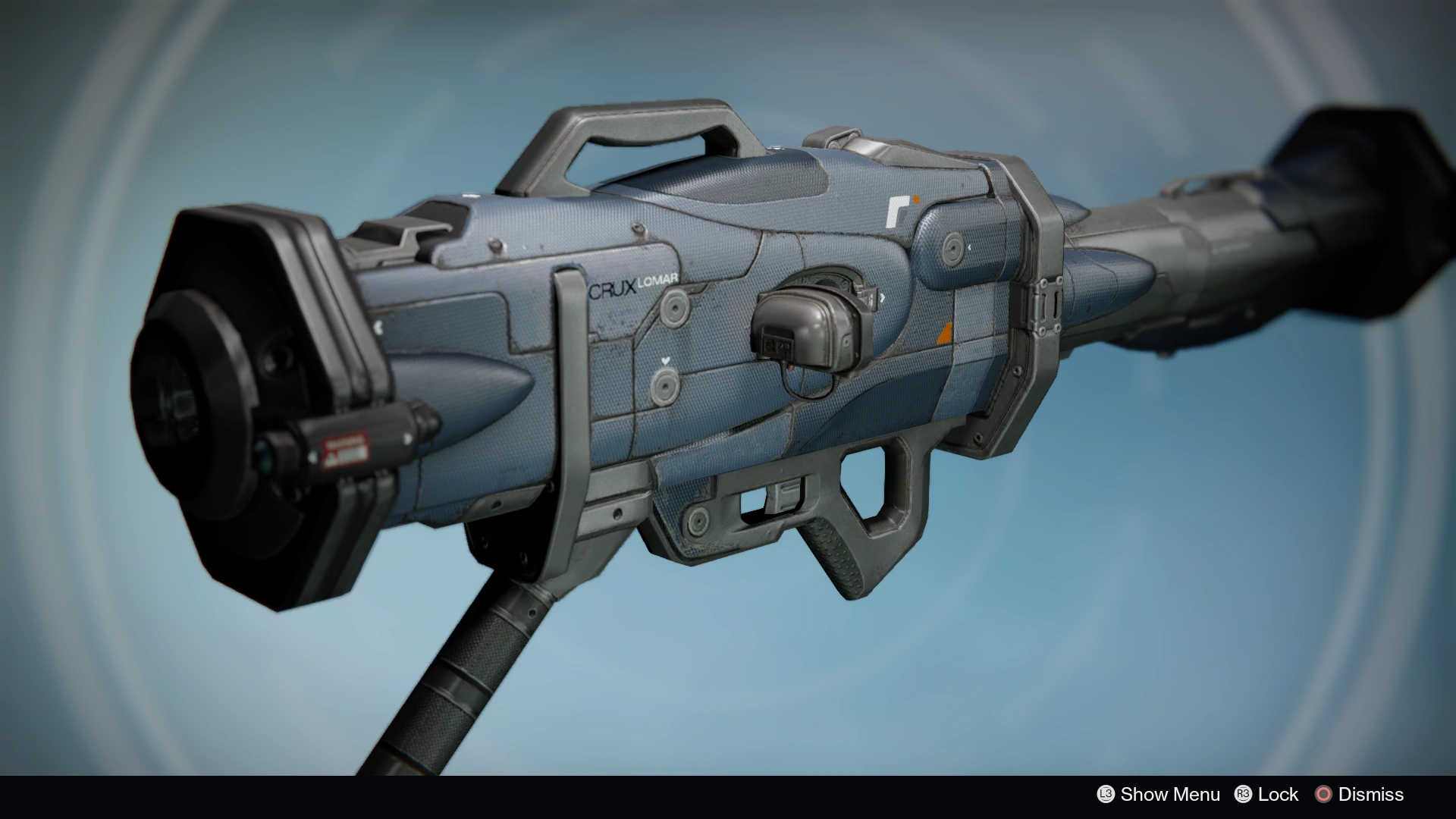The height and width of the screenshot is (819, 1456).
Task: Click Dismiss to close the weapon preview
Action: point(1372,795)
